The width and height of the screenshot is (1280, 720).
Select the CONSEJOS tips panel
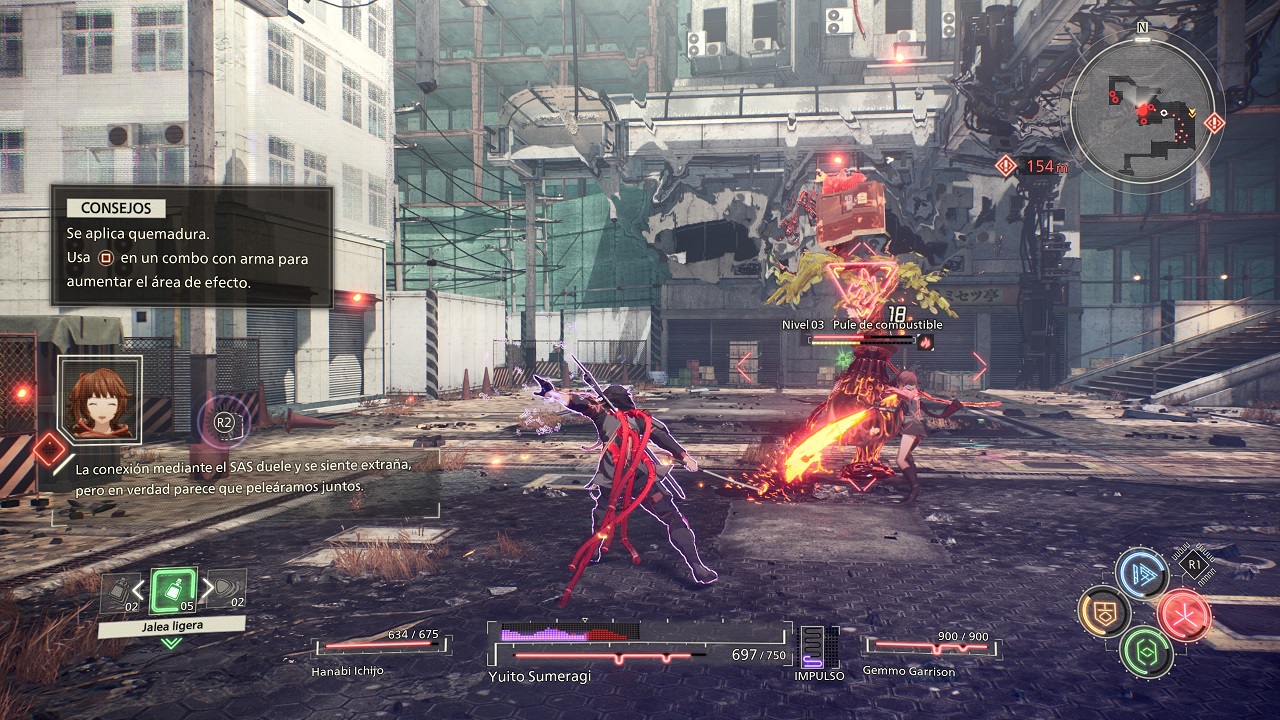(191, 246)
